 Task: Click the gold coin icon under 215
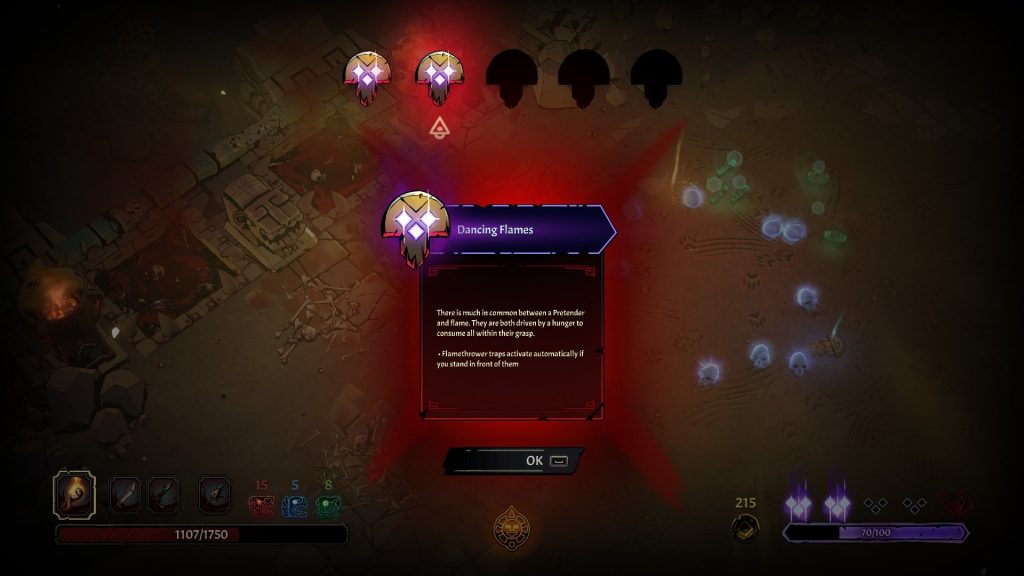tap(744, 527)
